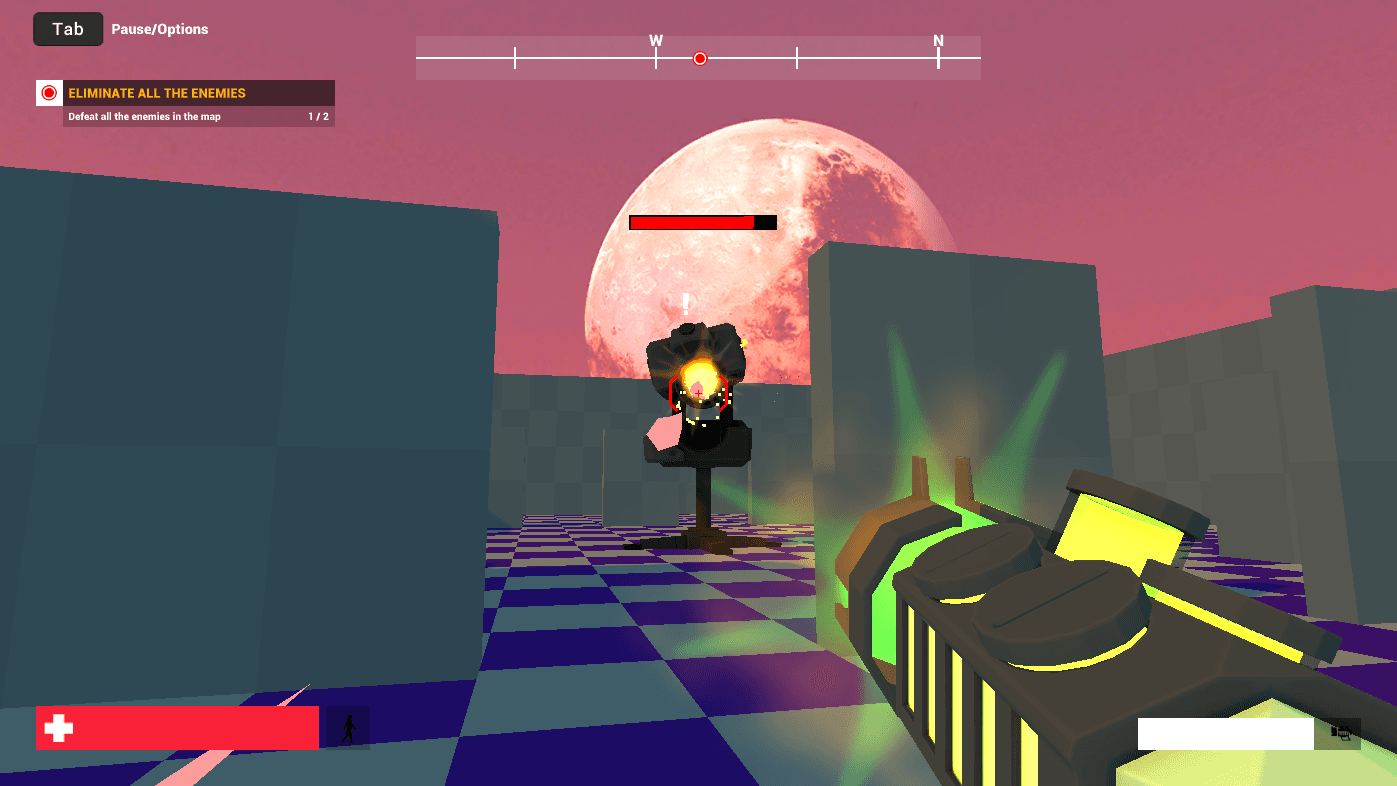Click the standing figure stance icon

[348, 728]
